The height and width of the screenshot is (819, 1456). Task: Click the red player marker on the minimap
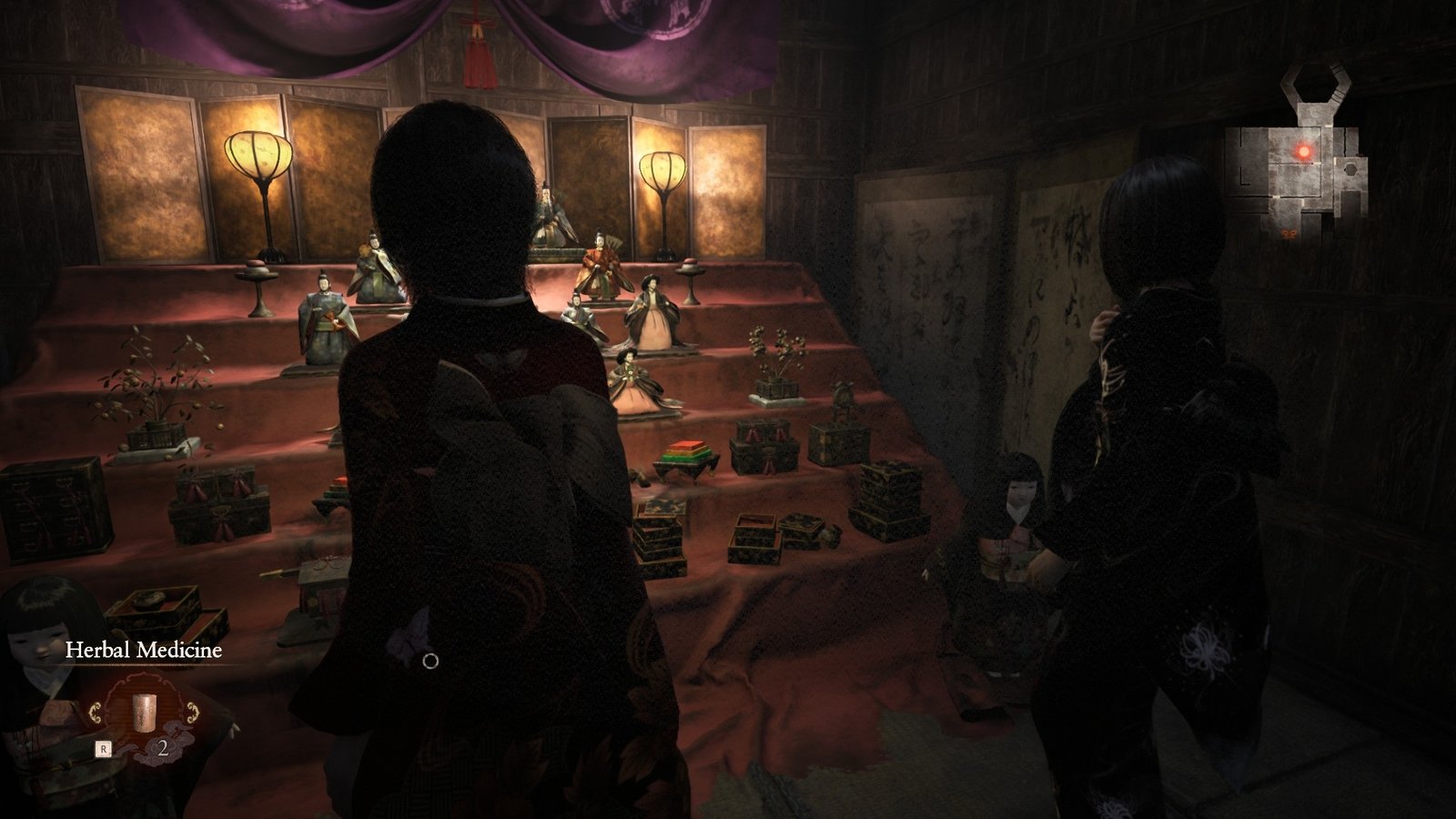coord(1304,150)
